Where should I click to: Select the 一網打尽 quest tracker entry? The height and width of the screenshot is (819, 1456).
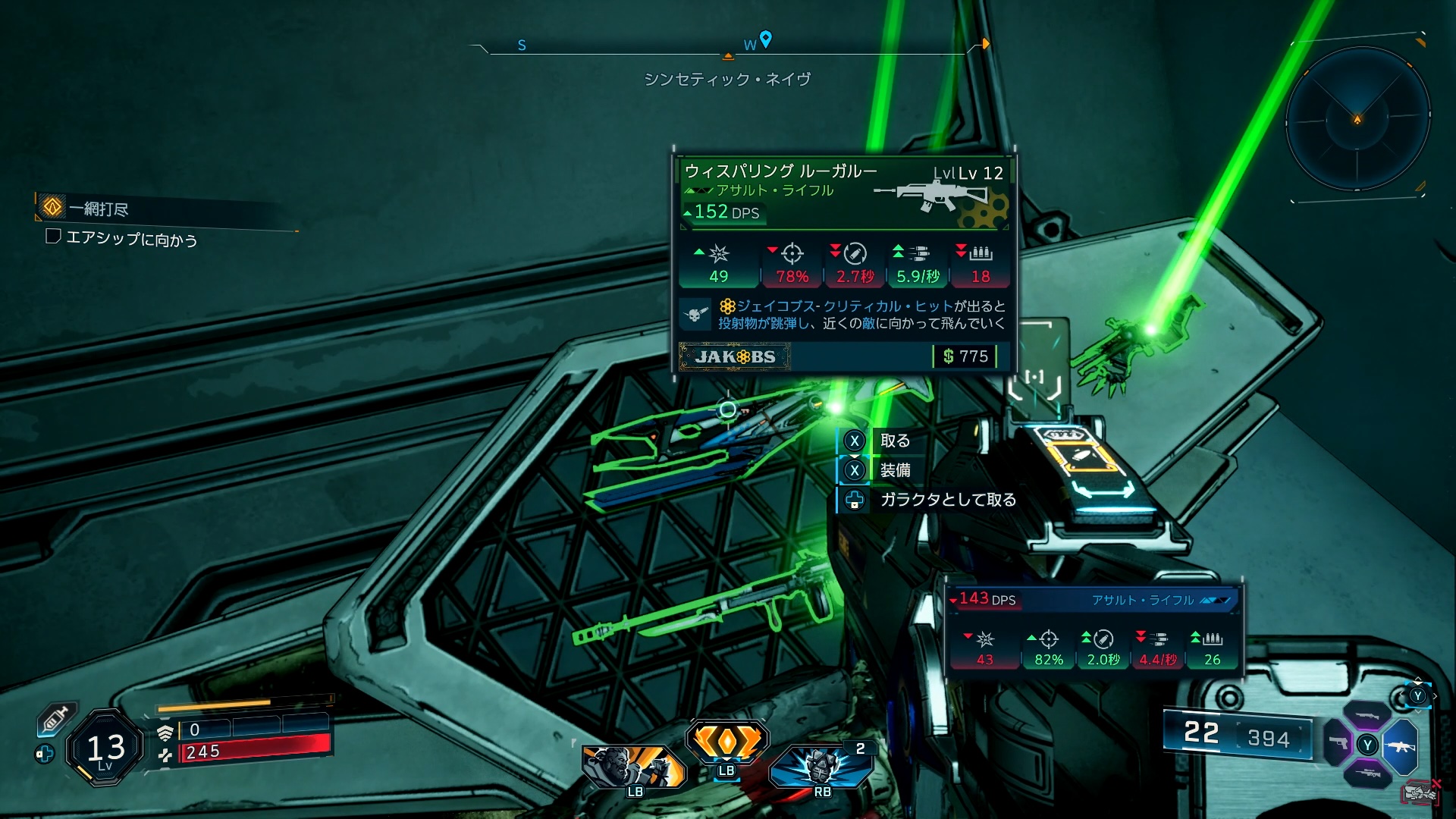pos(99,209)
